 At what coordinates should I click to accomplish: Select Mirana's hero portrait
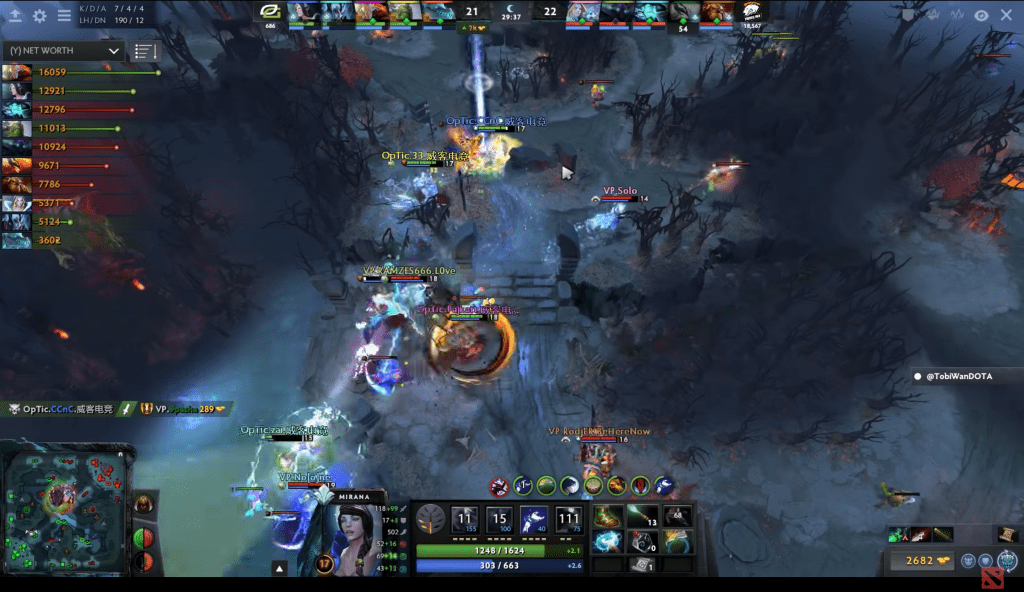tap(343, 534)
